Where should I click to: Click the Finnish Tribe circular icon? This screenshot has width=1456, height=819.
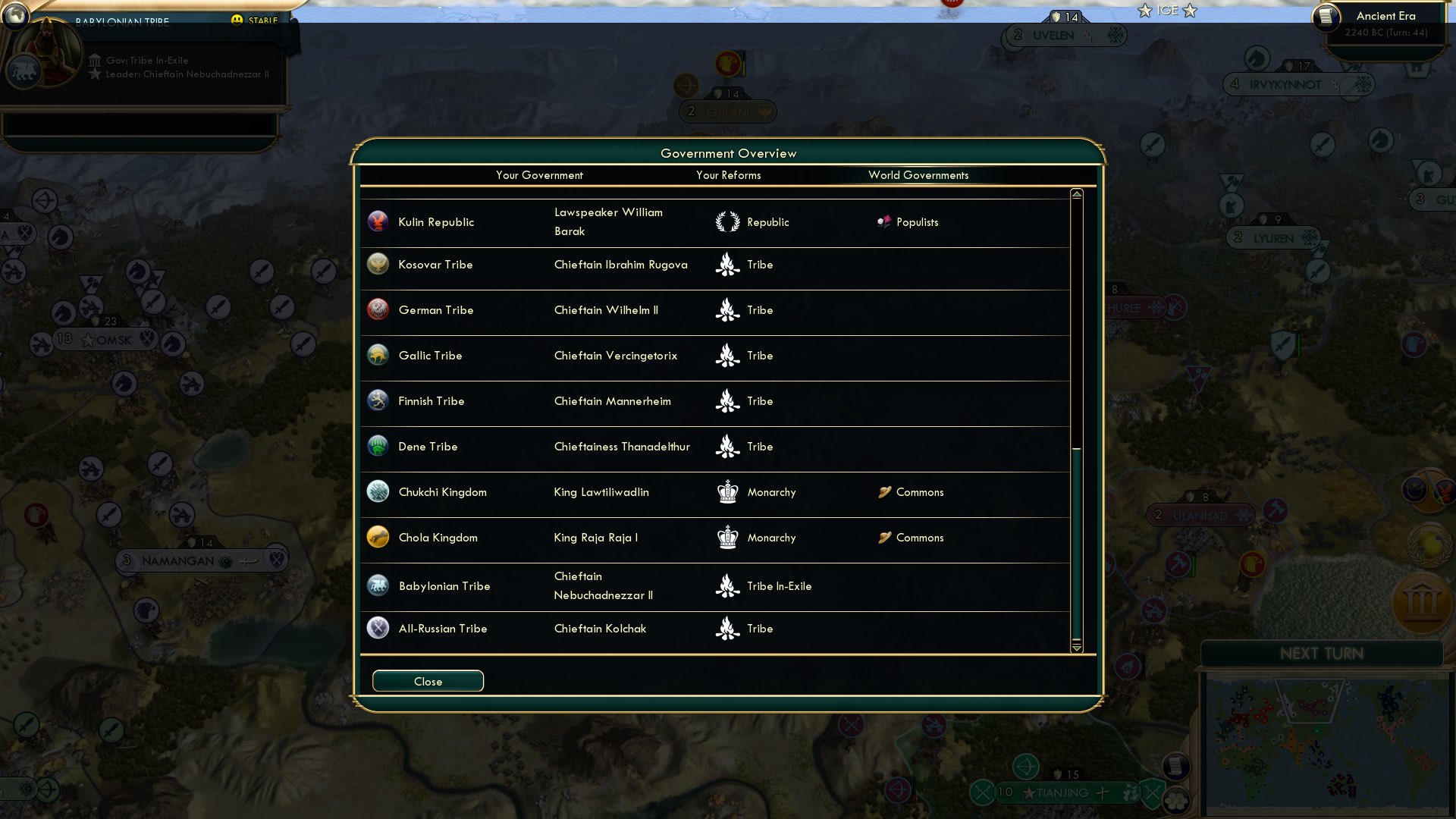pyautogui.click(x=377, y=400)
